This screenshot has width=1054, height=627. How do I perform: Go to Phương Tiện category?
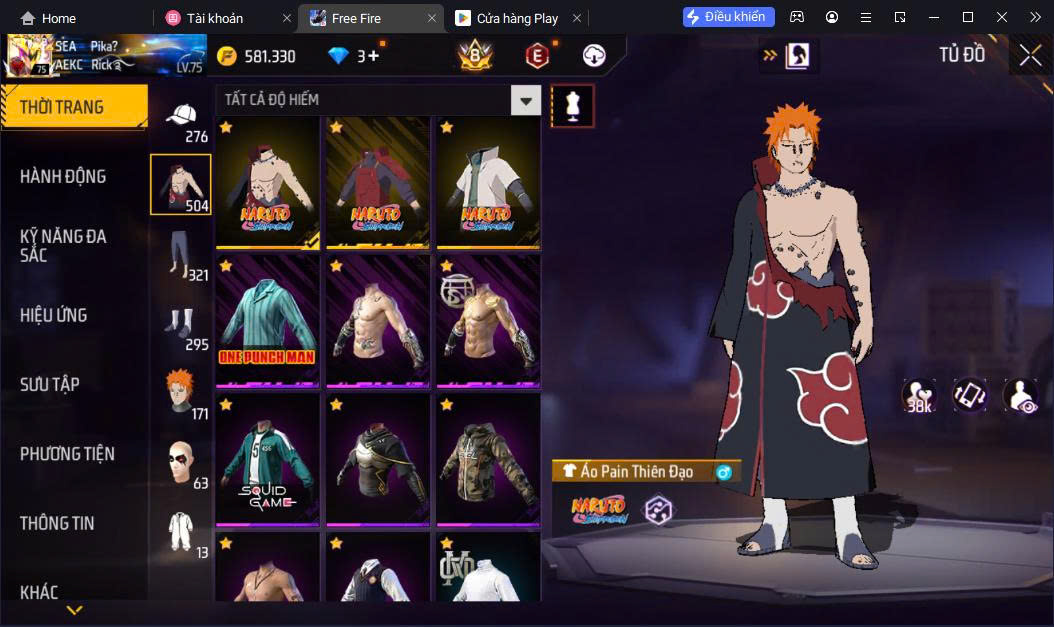[x=67, y=454]
